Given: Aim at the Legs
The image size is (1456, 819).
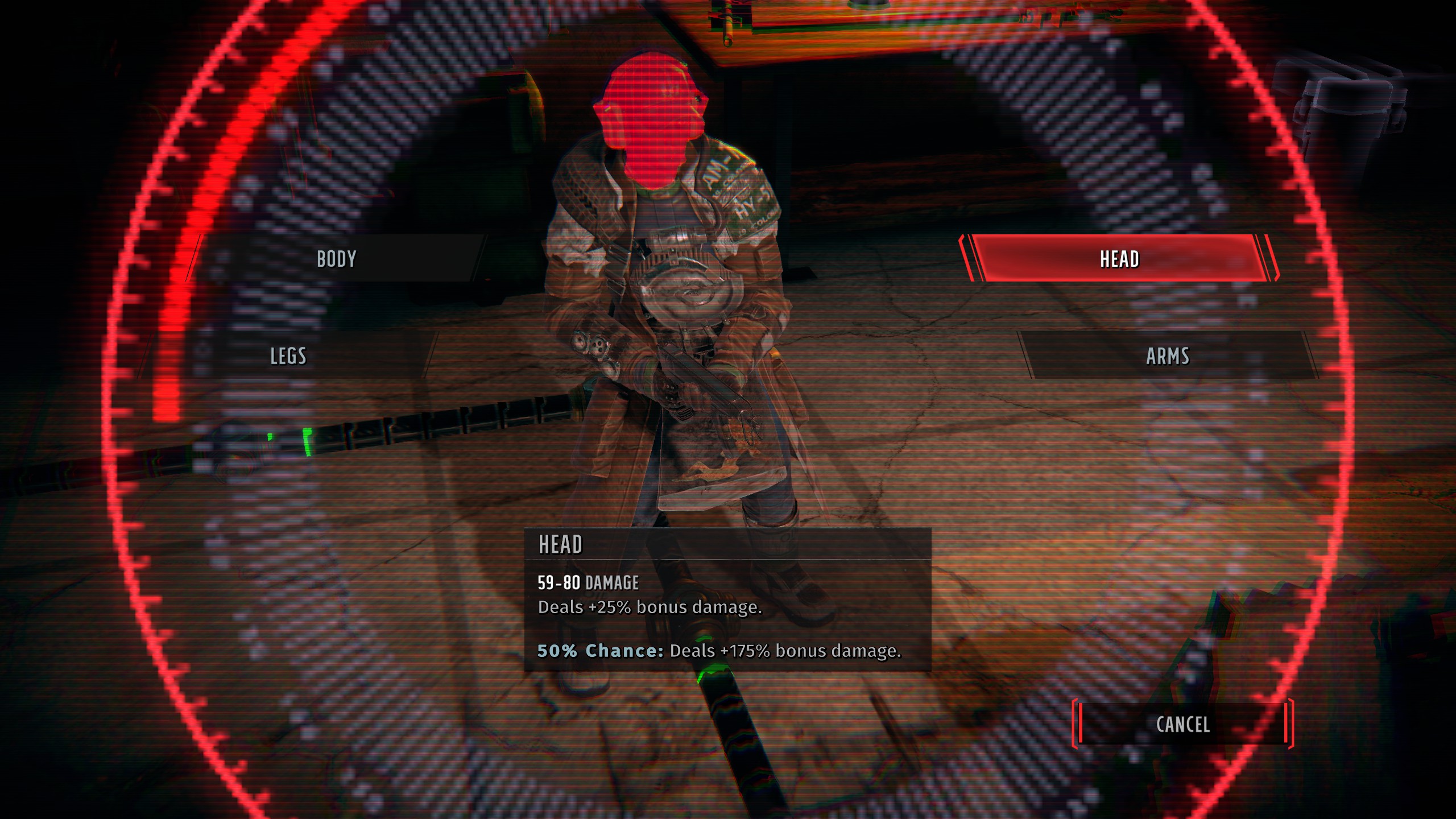Looking at the screenshot, I should [x=288, y=356].
